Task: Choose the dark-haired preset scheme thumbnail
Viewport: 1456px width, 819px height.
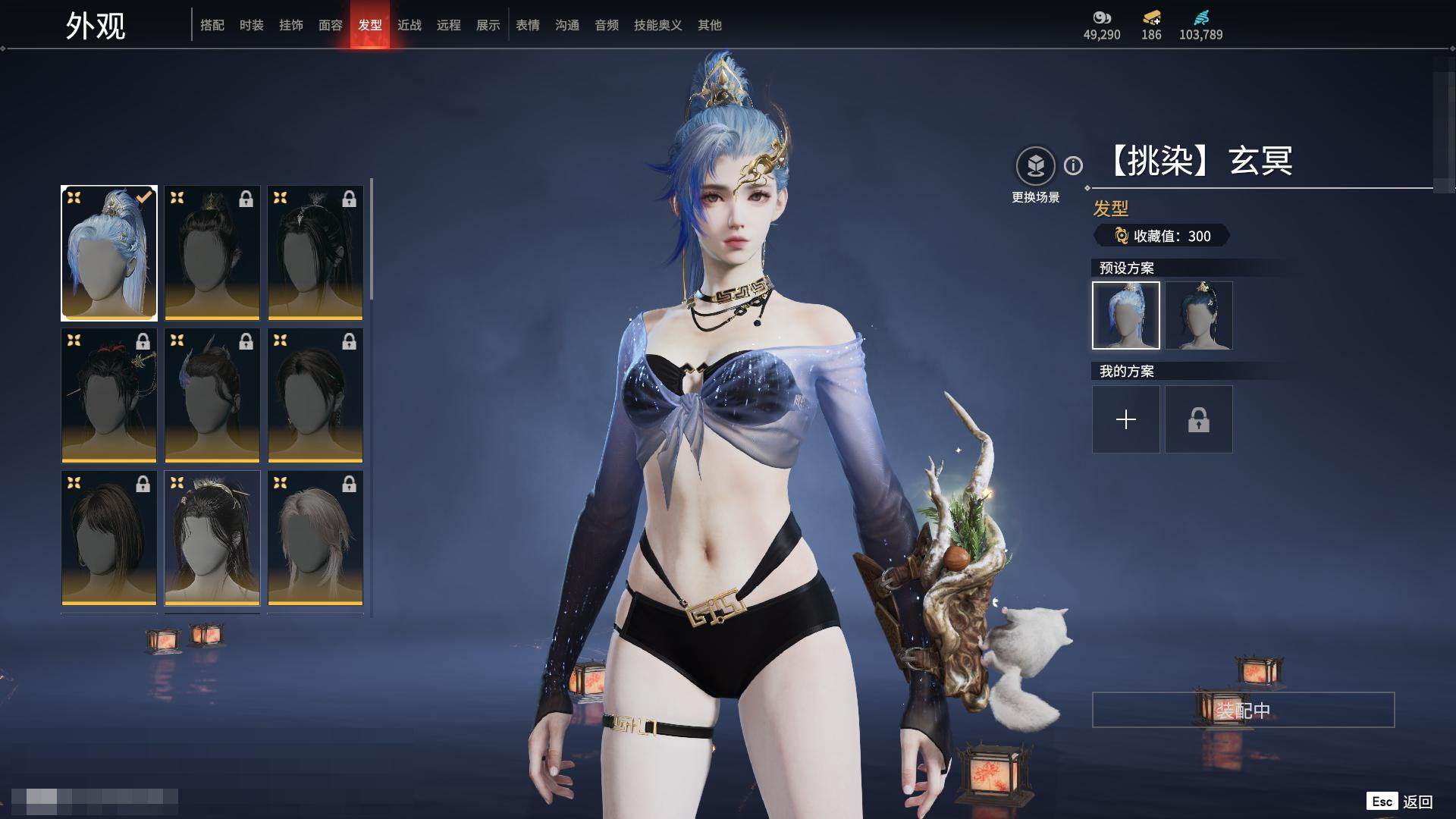Action: coord(1199,315)
